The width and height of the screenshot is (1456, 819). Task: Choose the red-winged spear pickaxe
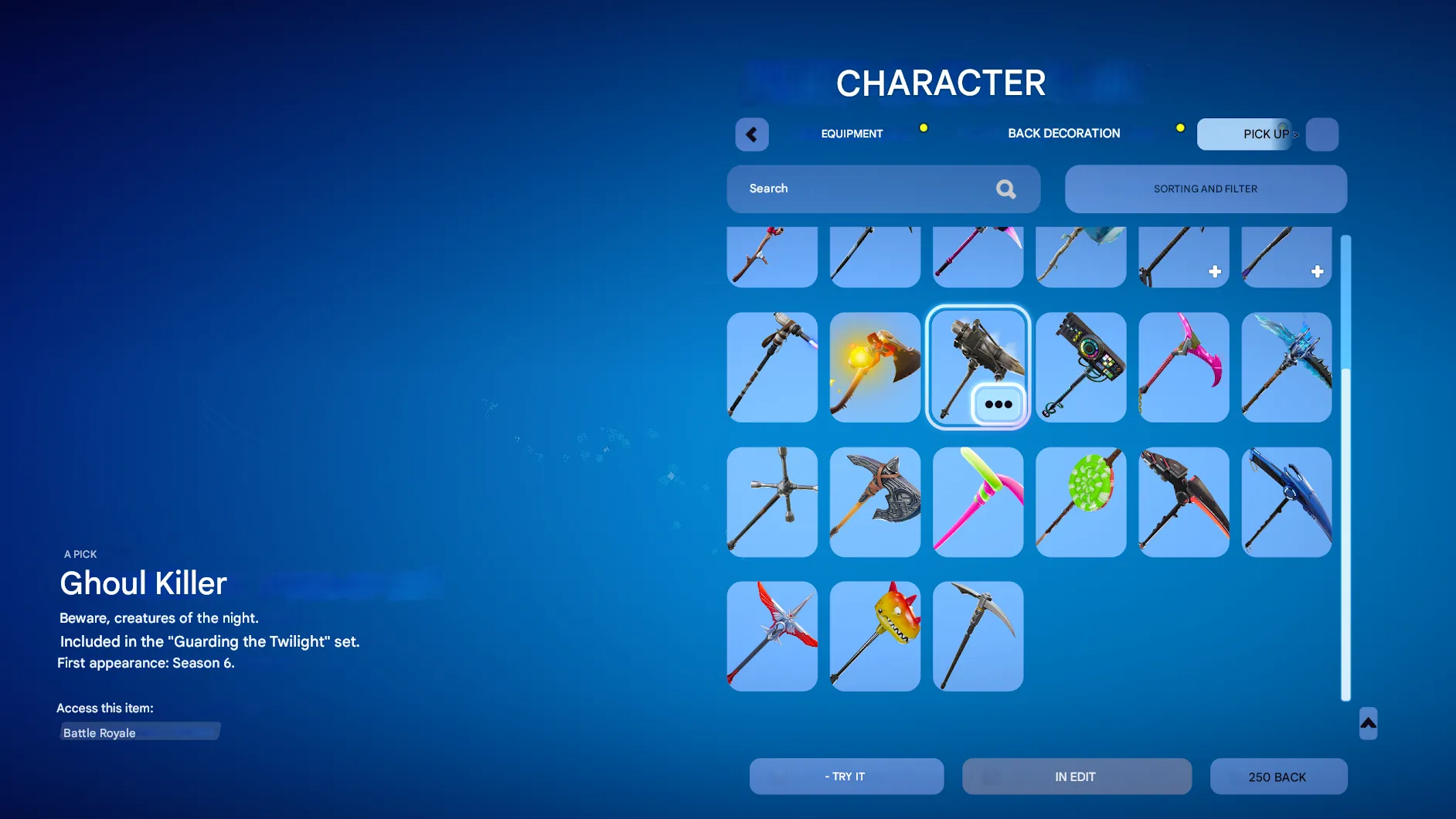pyautogui.click(x=771, y=635)
